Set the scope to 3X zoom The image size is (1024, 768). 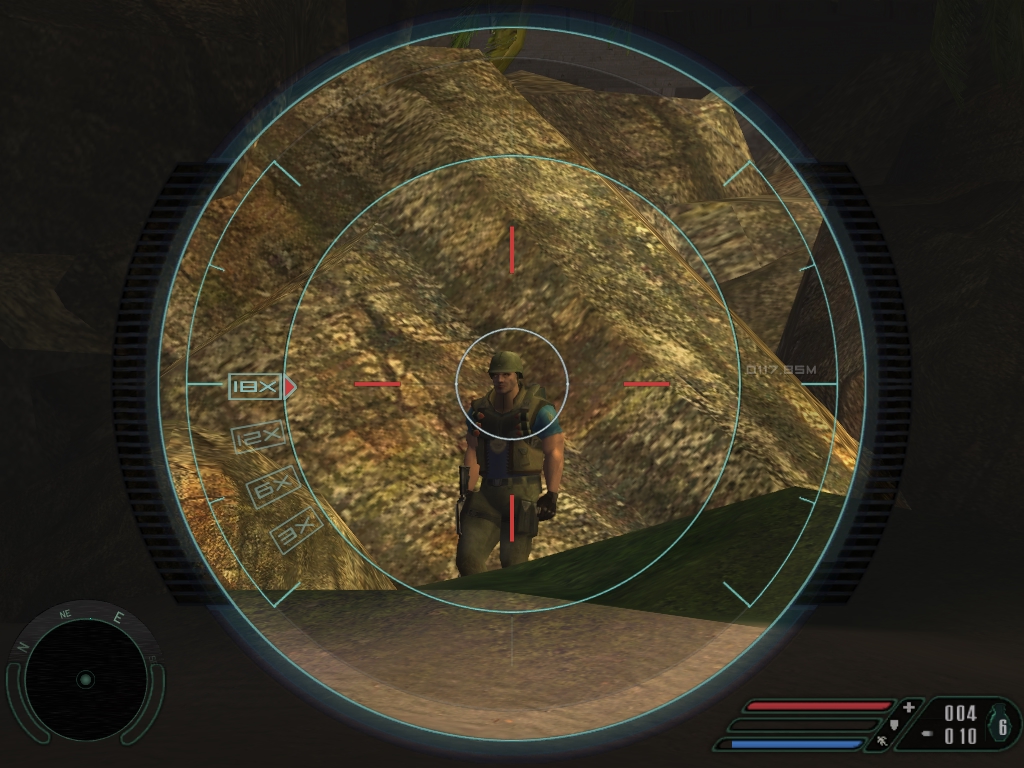pyautogui.click(x=296, y=529)
